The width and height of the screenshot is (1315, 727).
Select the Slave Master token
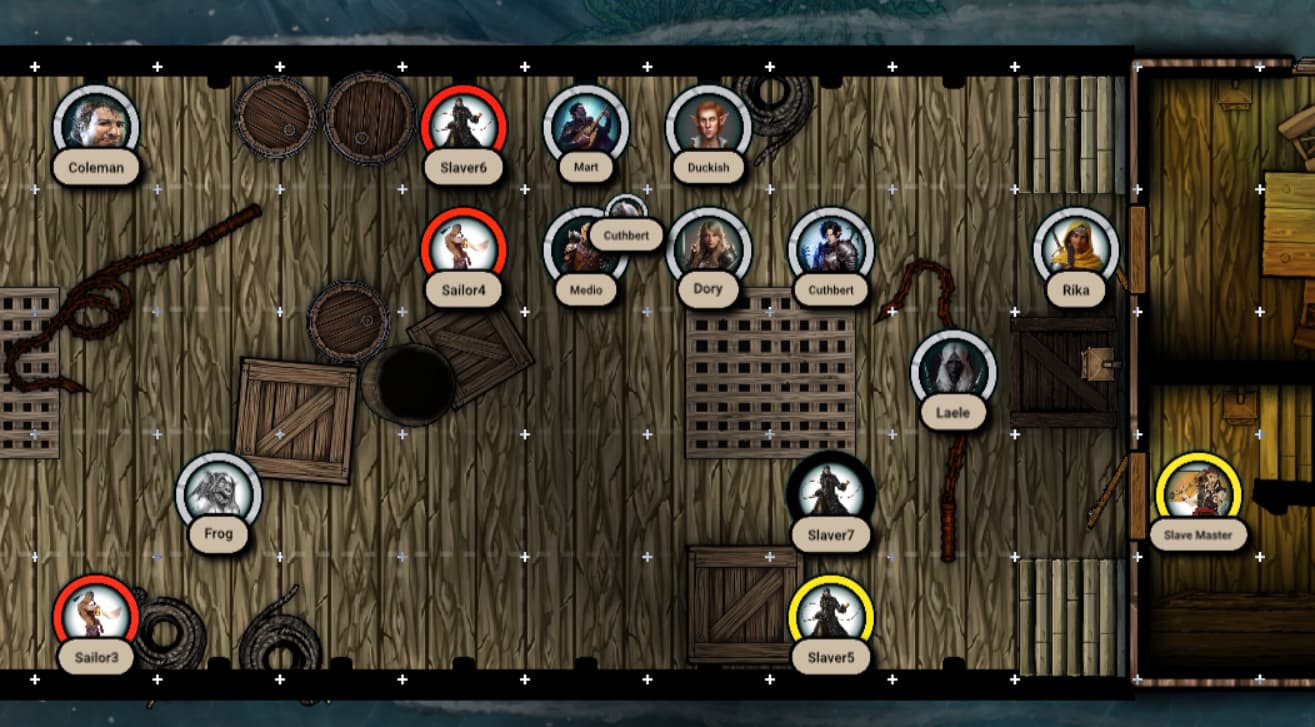click(x=1198, y=495)
